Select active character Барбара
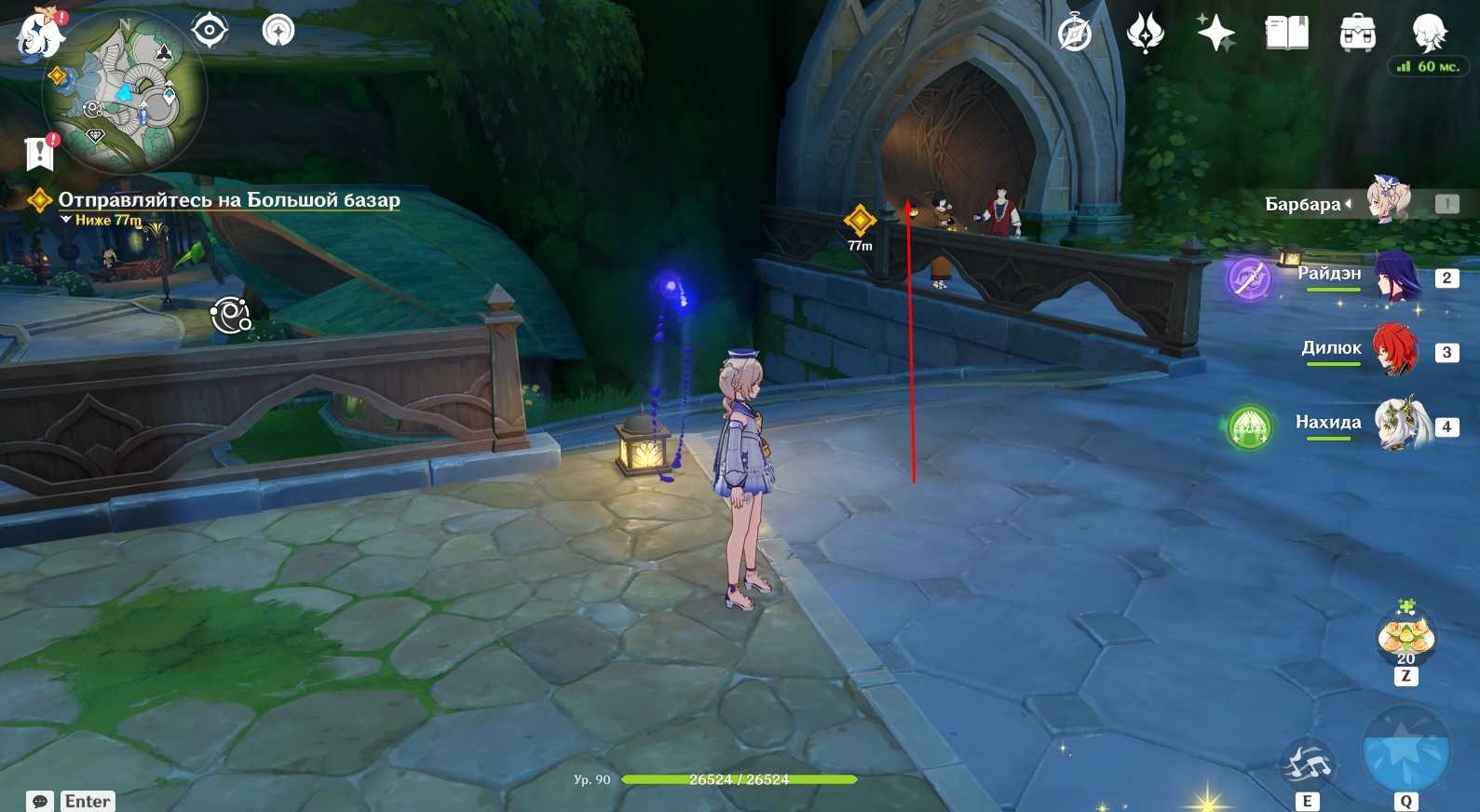This screenshot has height=812, width=1480. pos(1388,202)
